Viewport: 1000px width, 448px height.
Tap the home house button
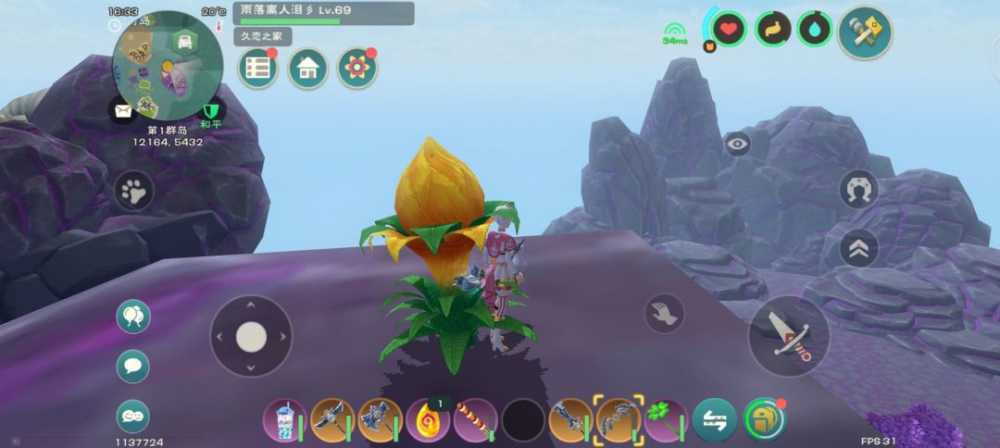pos(308,68)
